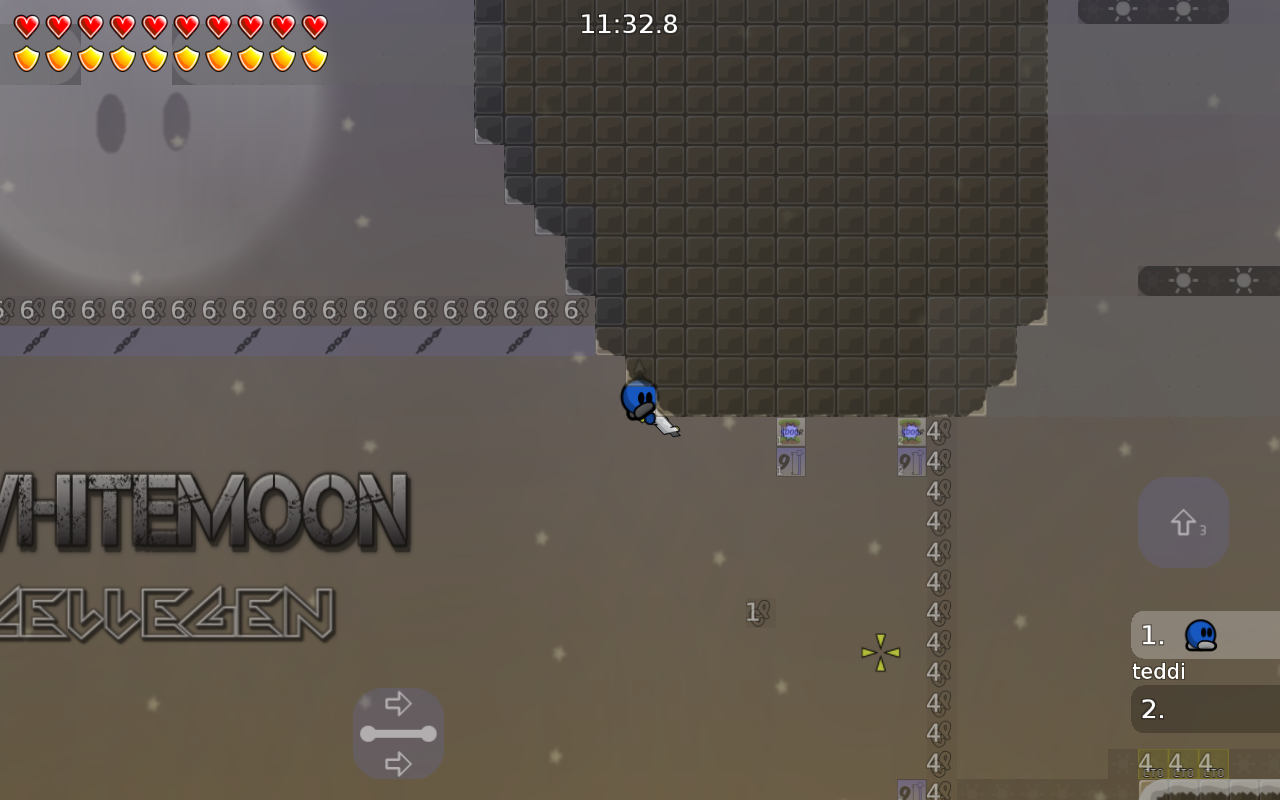
Task: Click the player name teddi
Action: [x=1157, y=671]
